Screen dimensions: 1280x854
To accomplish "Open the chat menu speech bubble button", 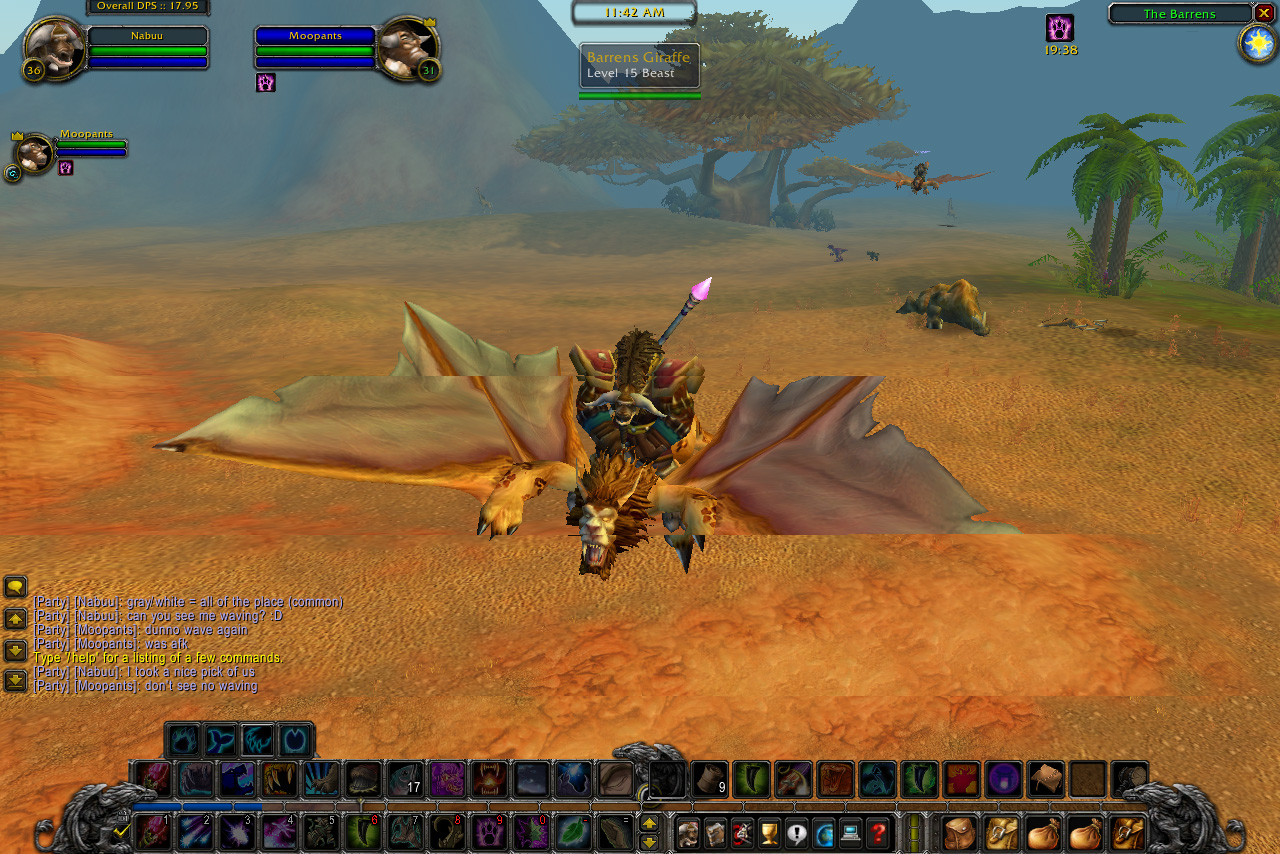I will [15, 587].
